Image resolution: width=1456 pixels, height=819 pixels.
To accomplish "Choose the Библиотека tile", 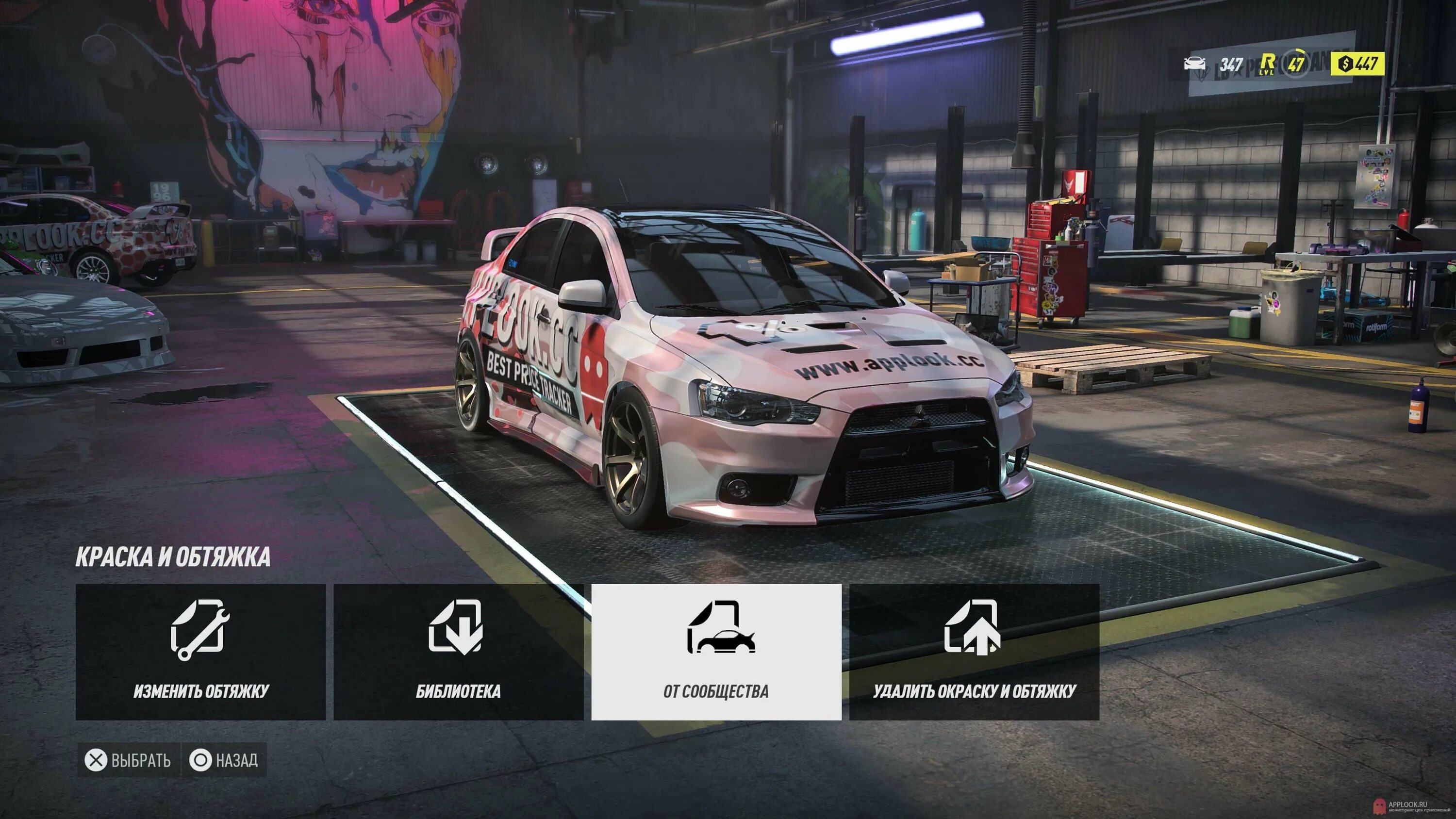I will point(458,652).
